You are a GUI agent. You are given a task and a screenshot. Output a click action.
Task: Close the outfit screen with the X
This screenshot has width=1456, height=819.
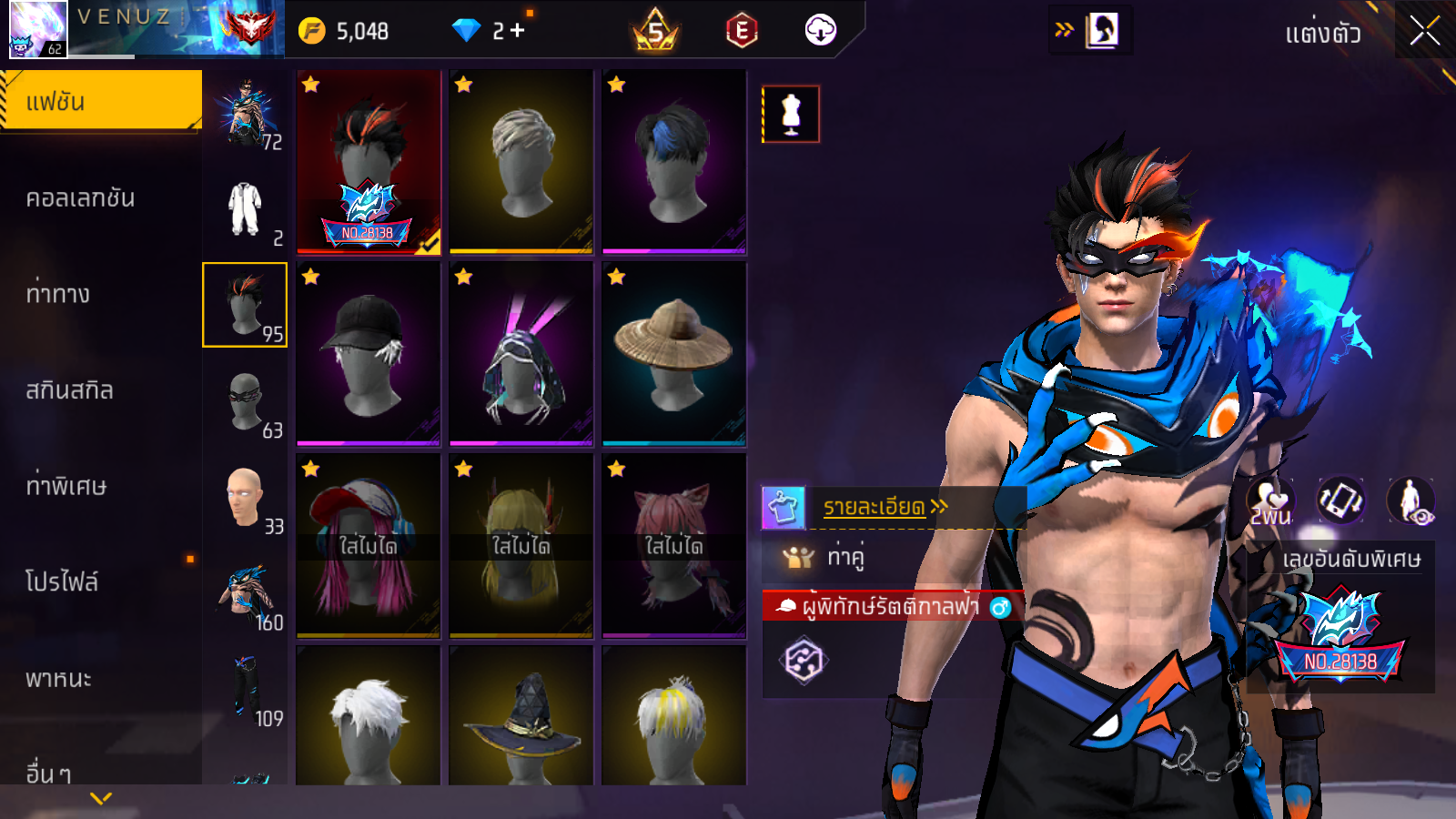(1424, 32)
